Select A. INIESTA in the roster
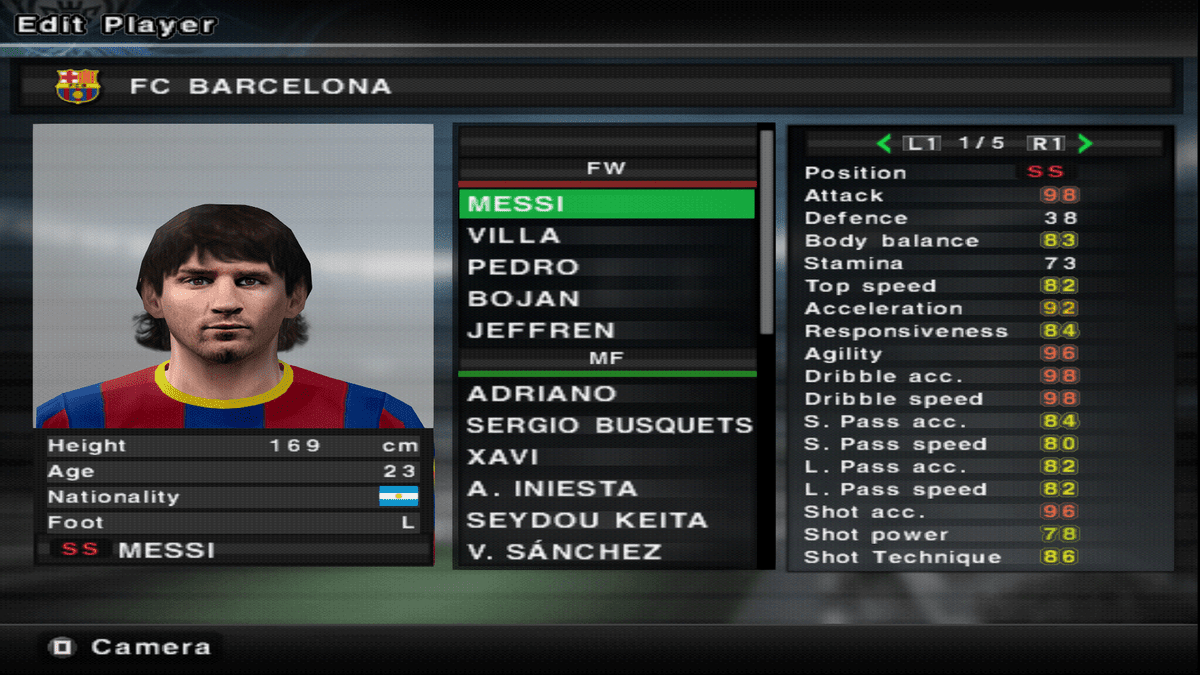 tap(606, 489)
